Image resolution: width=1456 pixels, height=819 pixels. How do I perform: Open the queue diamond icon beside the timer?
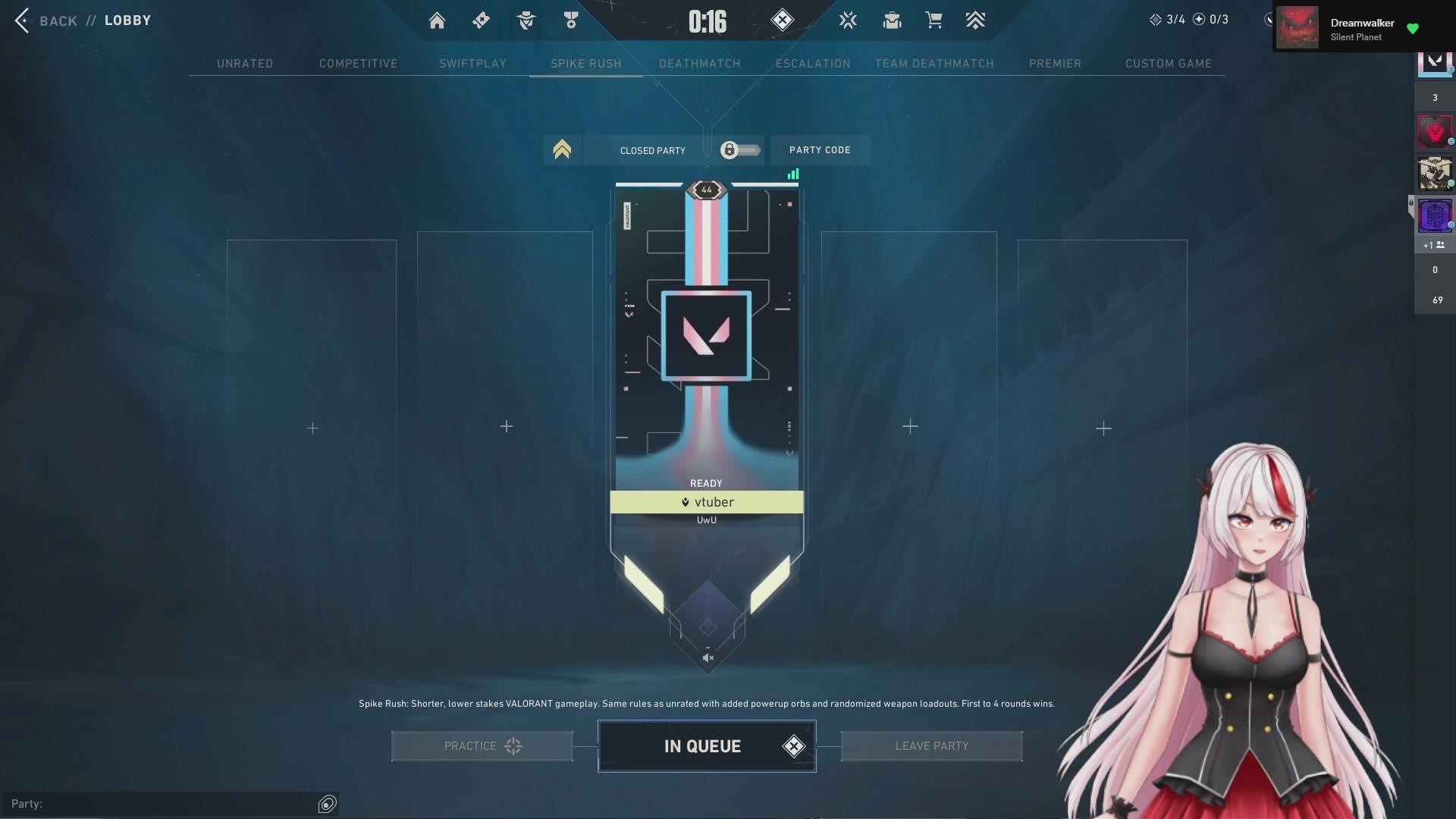coord(783,20)
